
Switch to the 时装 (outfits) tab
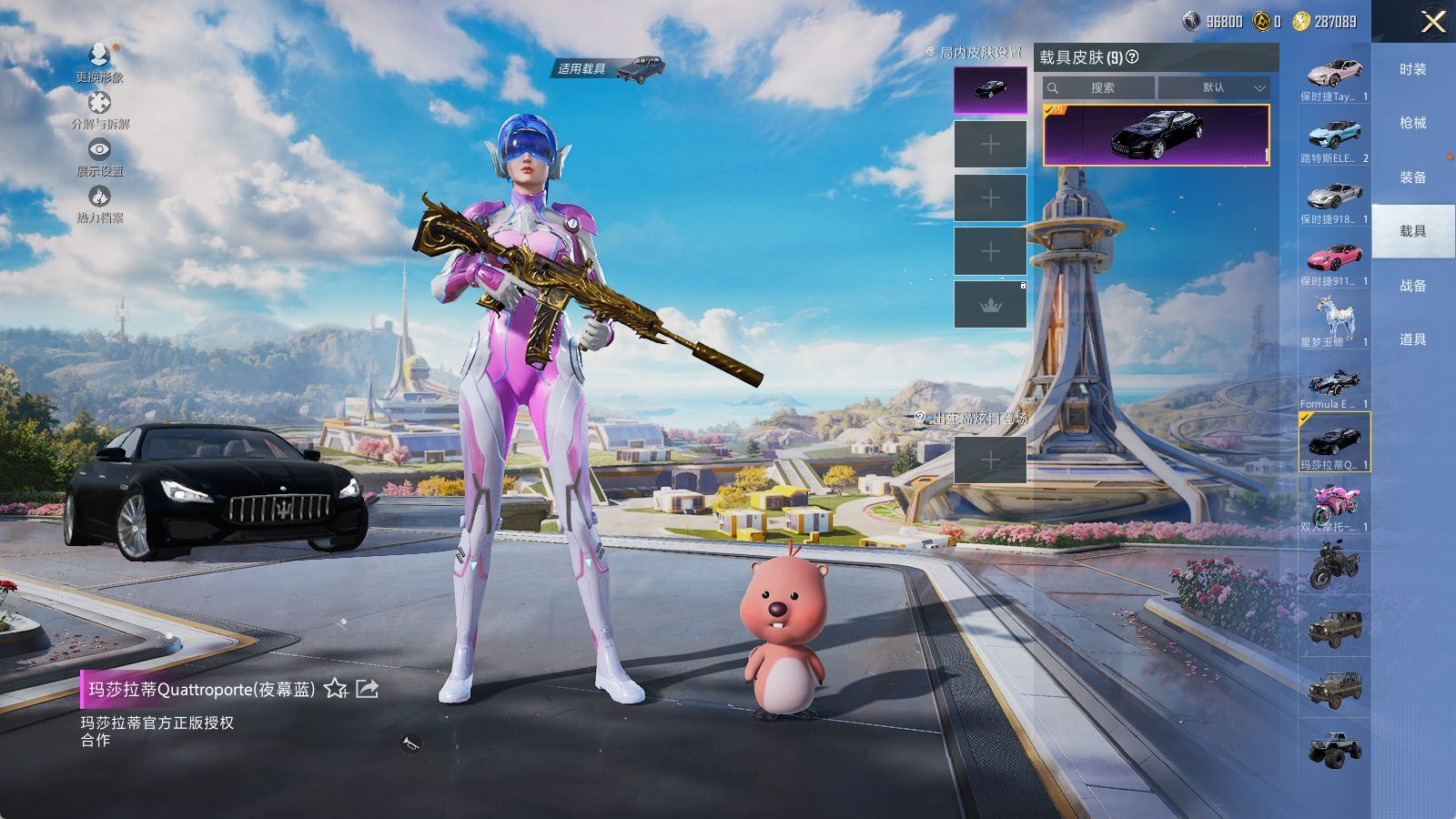[1412, 69]
